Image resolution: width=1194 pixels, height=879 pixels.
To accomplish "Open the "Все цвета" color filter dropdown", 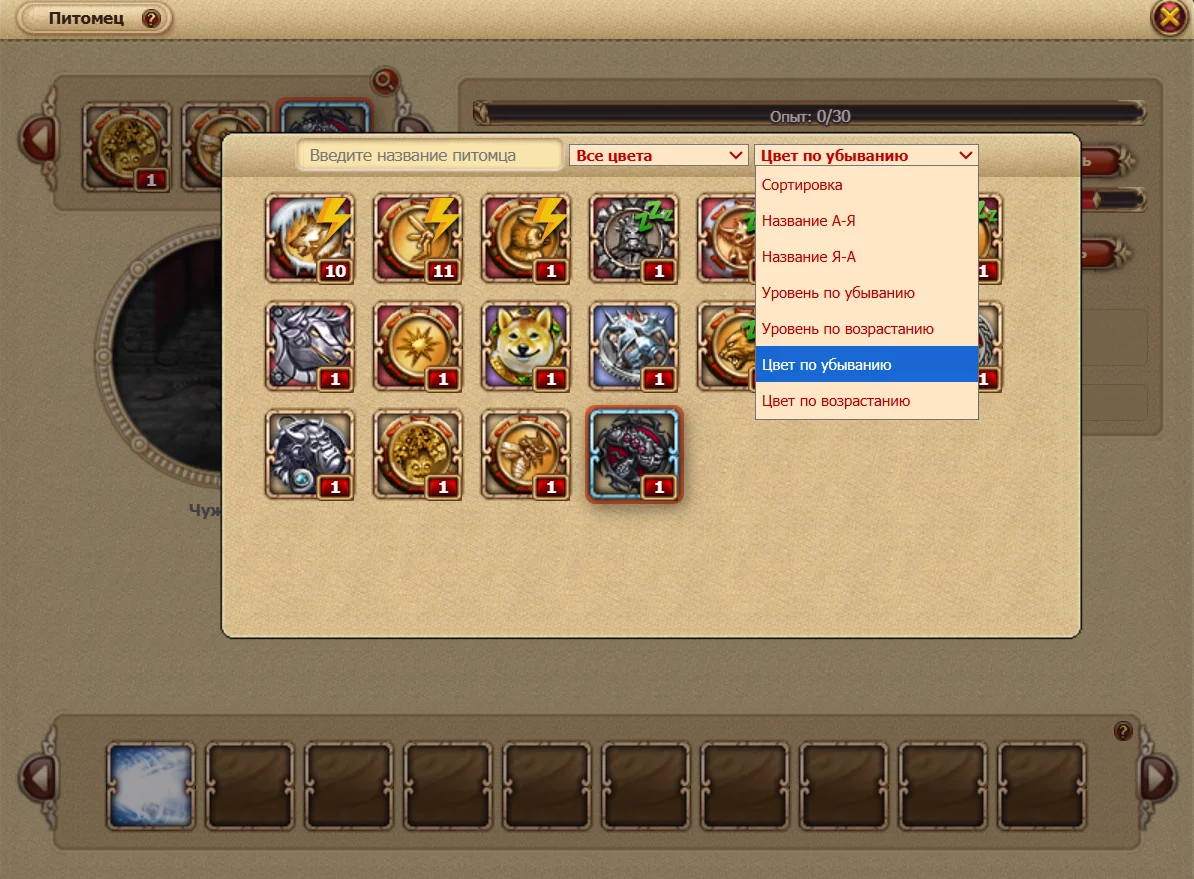I will pos(658,156).
